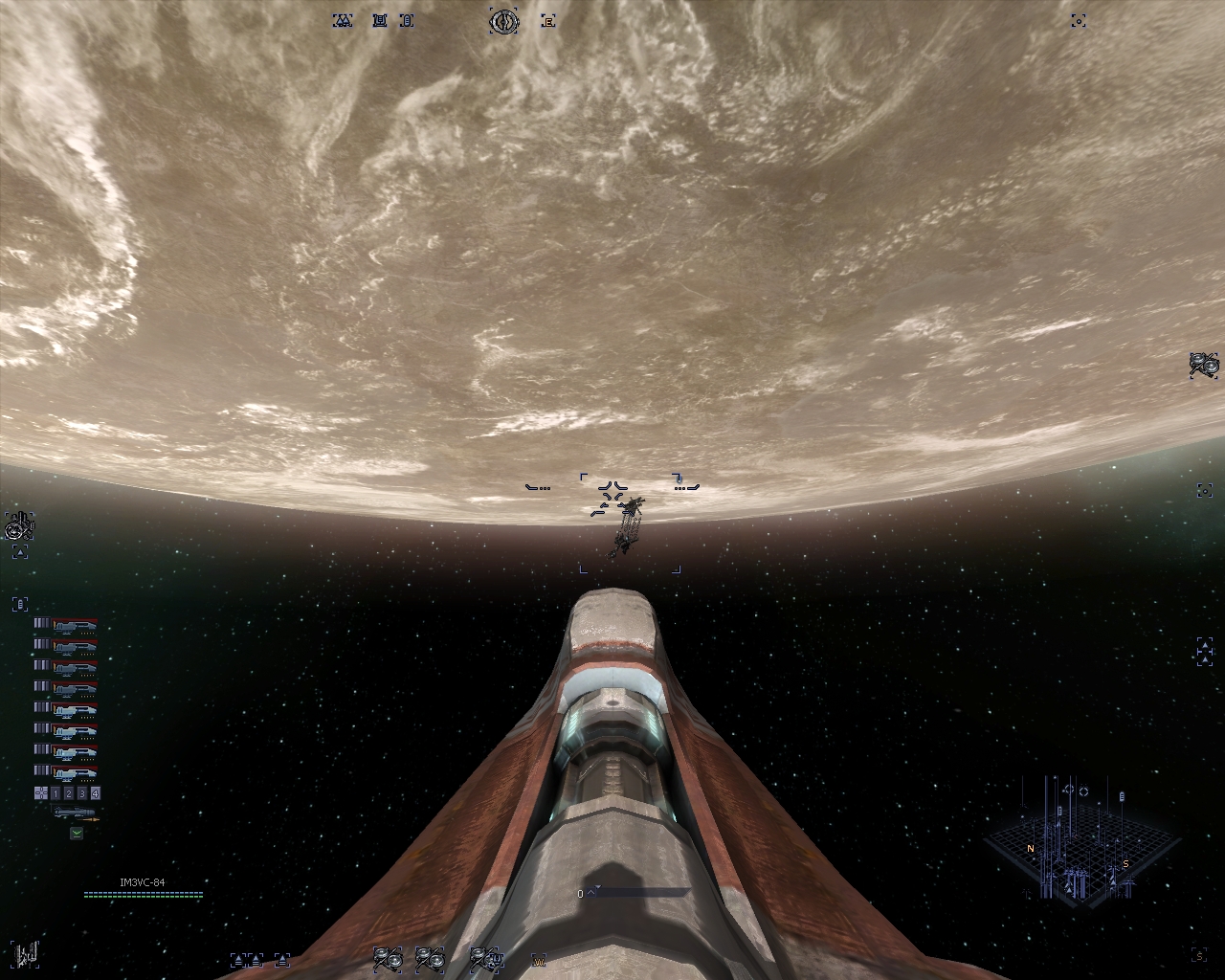
Task: Click the bracketed S icon bottom-right
Action: 1199,955
